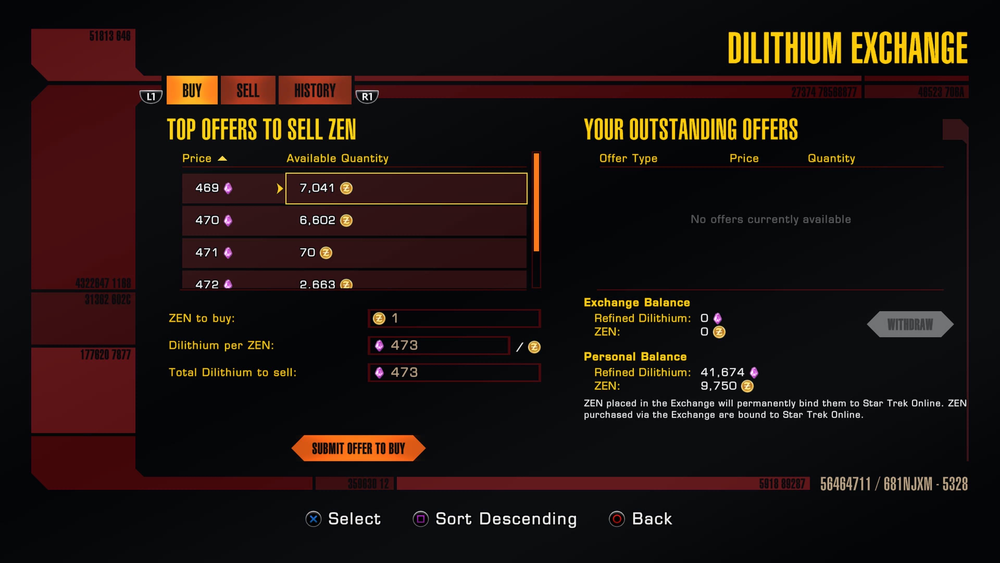Switch to the Sell tab

click(248, 91)
